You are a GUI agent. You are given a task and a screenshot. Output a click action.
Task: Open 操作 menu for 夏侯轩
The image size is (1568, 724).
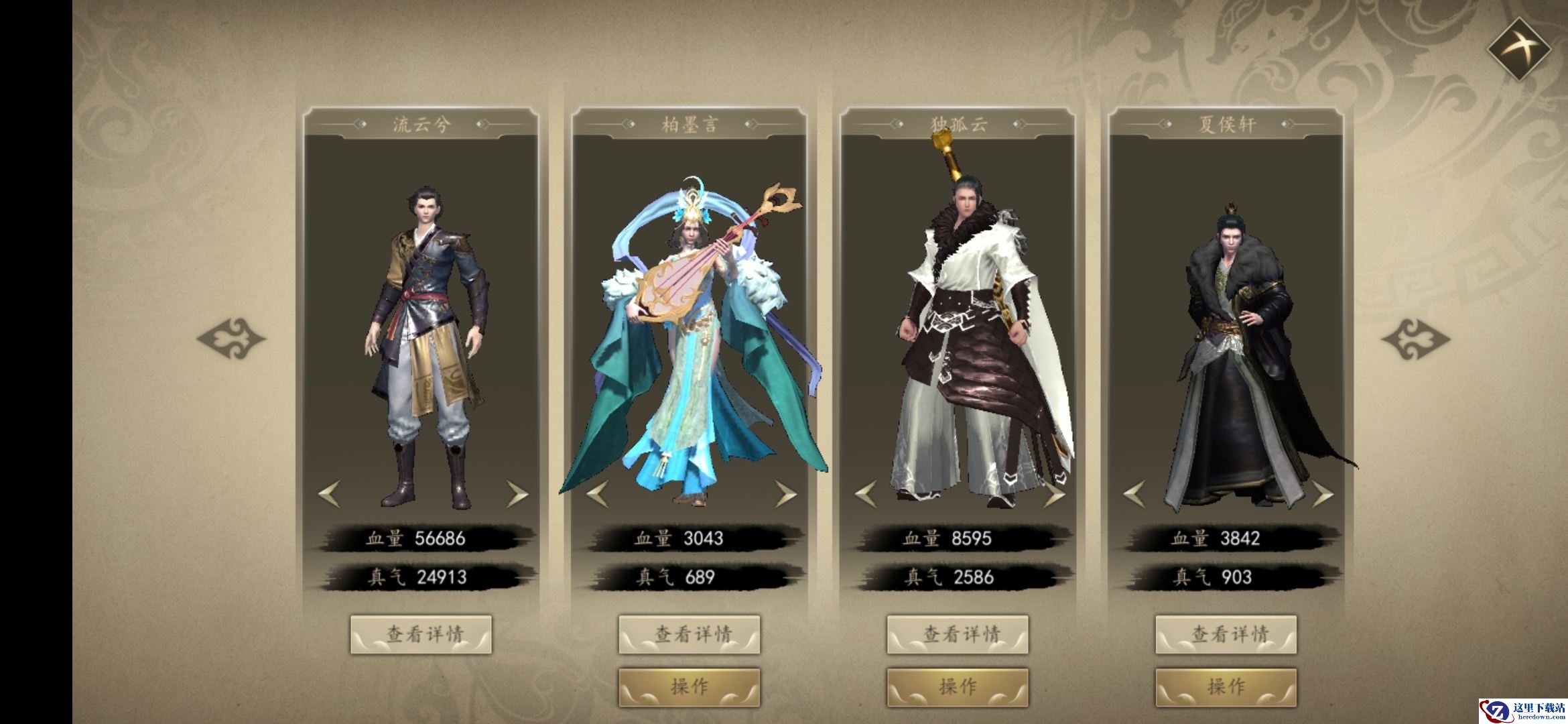click(x=1226, y=686)
